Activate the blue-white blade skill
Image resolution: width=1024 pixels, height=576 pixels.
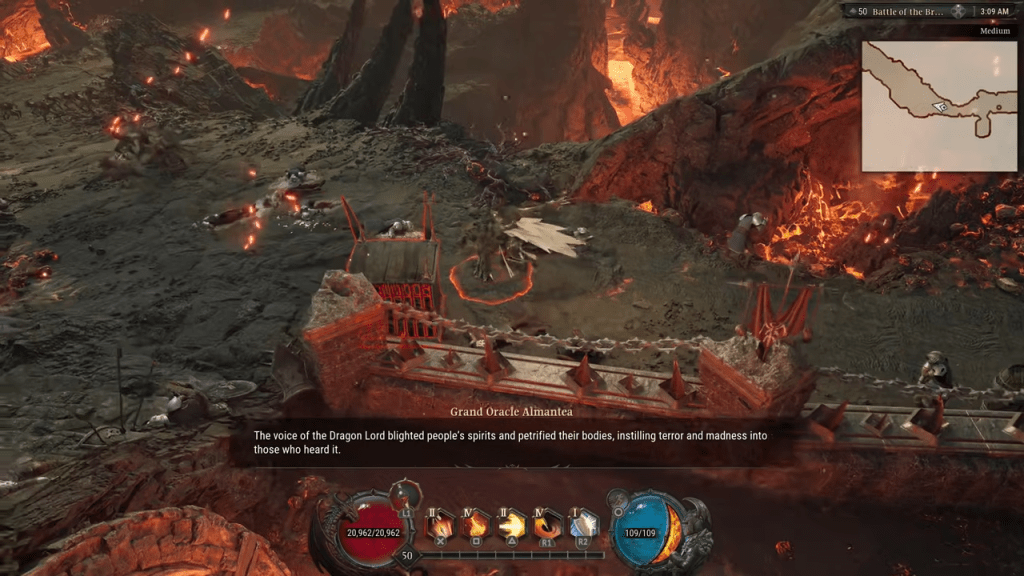pyautogui.click(x=583, y=524)
